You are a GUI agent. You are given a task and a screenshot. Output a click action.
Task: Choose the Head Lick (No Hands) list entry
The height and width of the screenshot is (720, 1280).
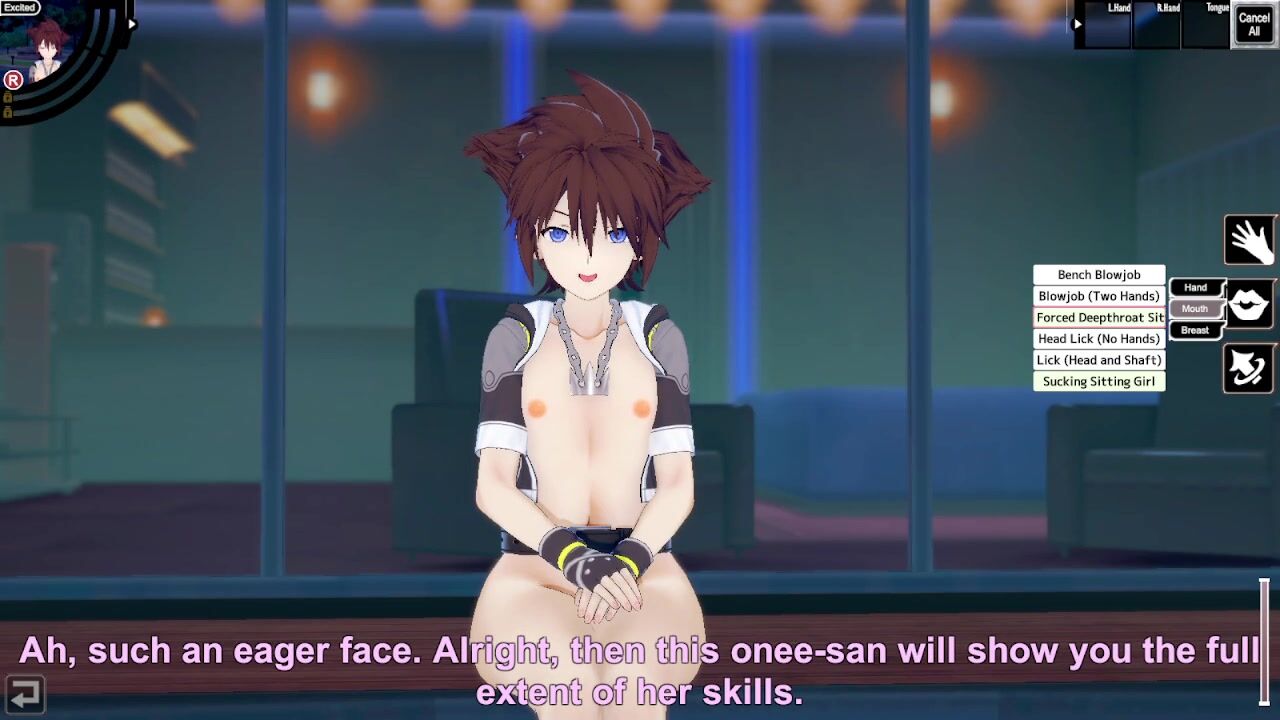click(1099, 339)
